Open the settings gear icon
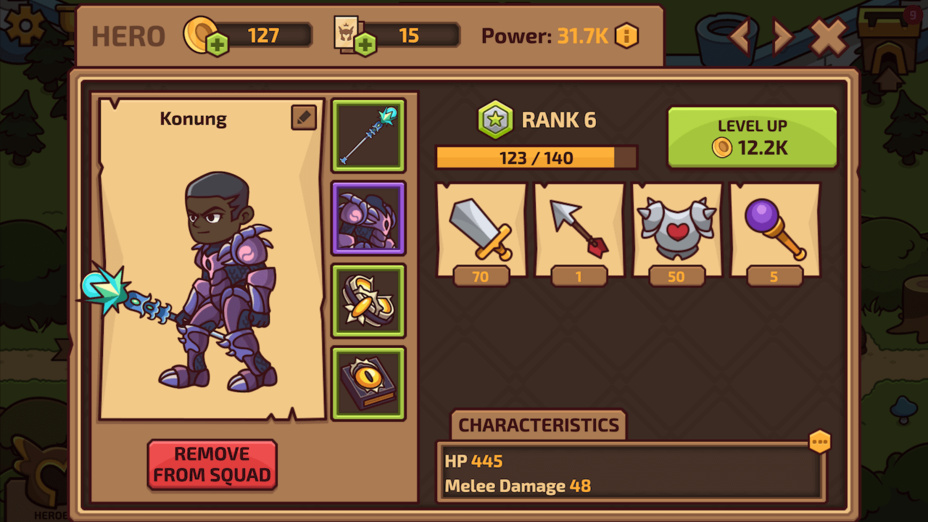 (x=25, y=24)
